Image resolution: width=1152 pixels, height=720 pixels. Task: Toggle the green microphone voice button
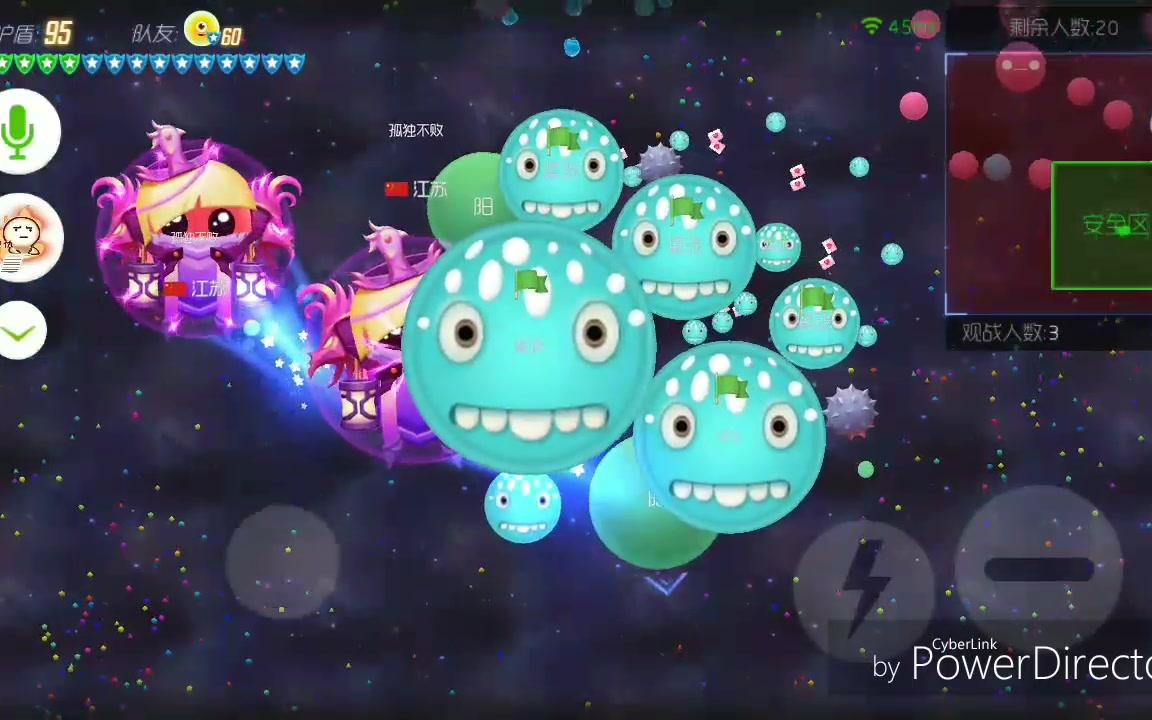click(x=22, y=131)
